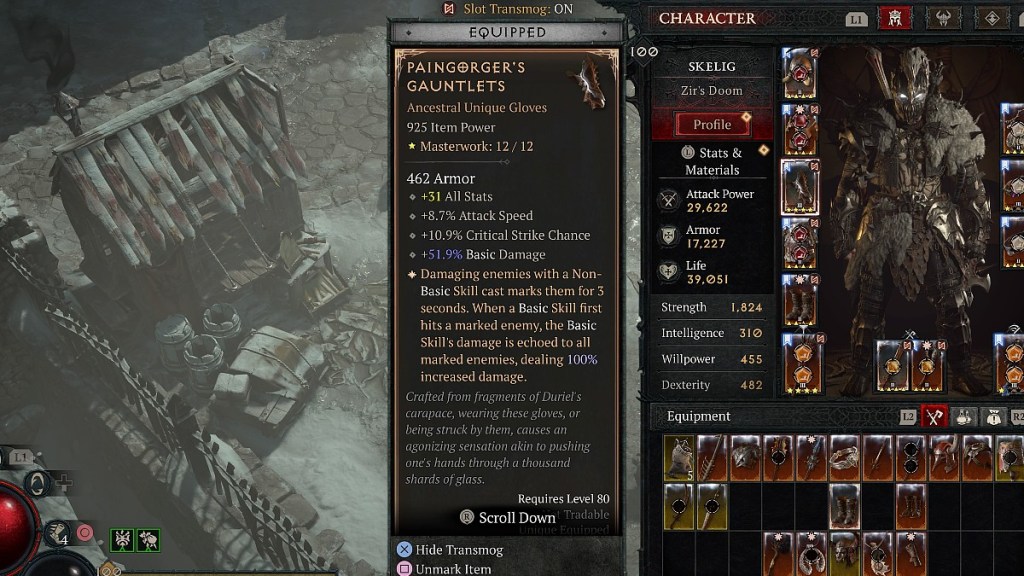Click the demon face buff icon
Image resolution: width=1024 pixels, height=576 pixels.
coord(122,541)
